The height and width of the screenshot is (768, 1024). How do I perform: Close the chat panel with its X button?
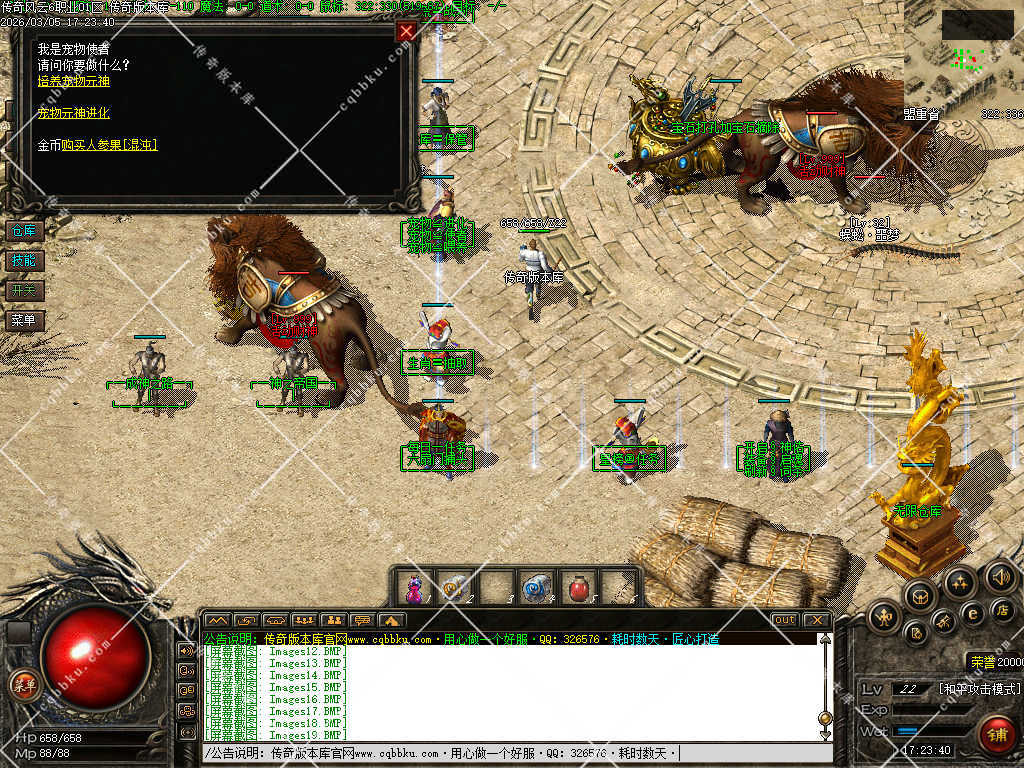[x=816, y=620]
